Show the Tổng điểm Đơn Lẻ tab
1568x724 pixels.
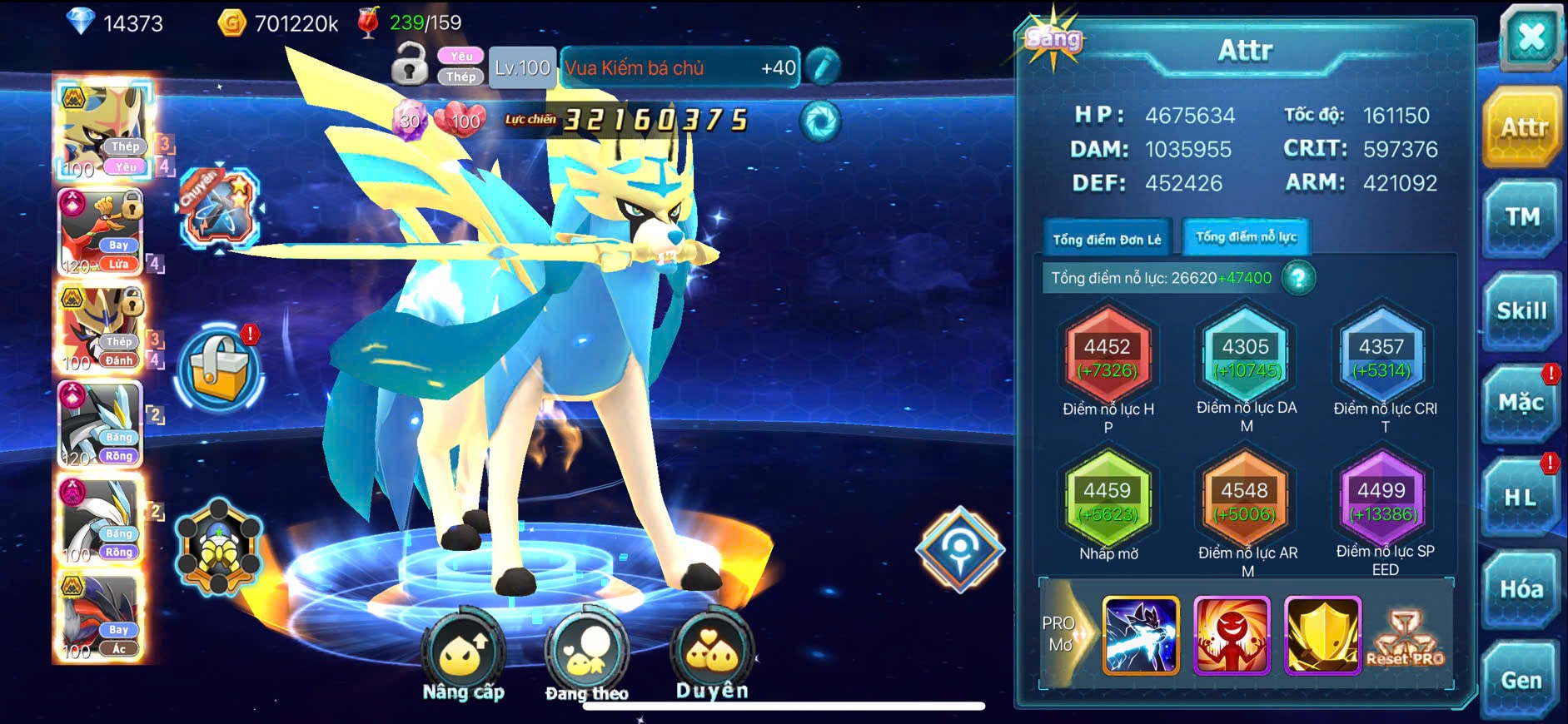[1107, 240]
